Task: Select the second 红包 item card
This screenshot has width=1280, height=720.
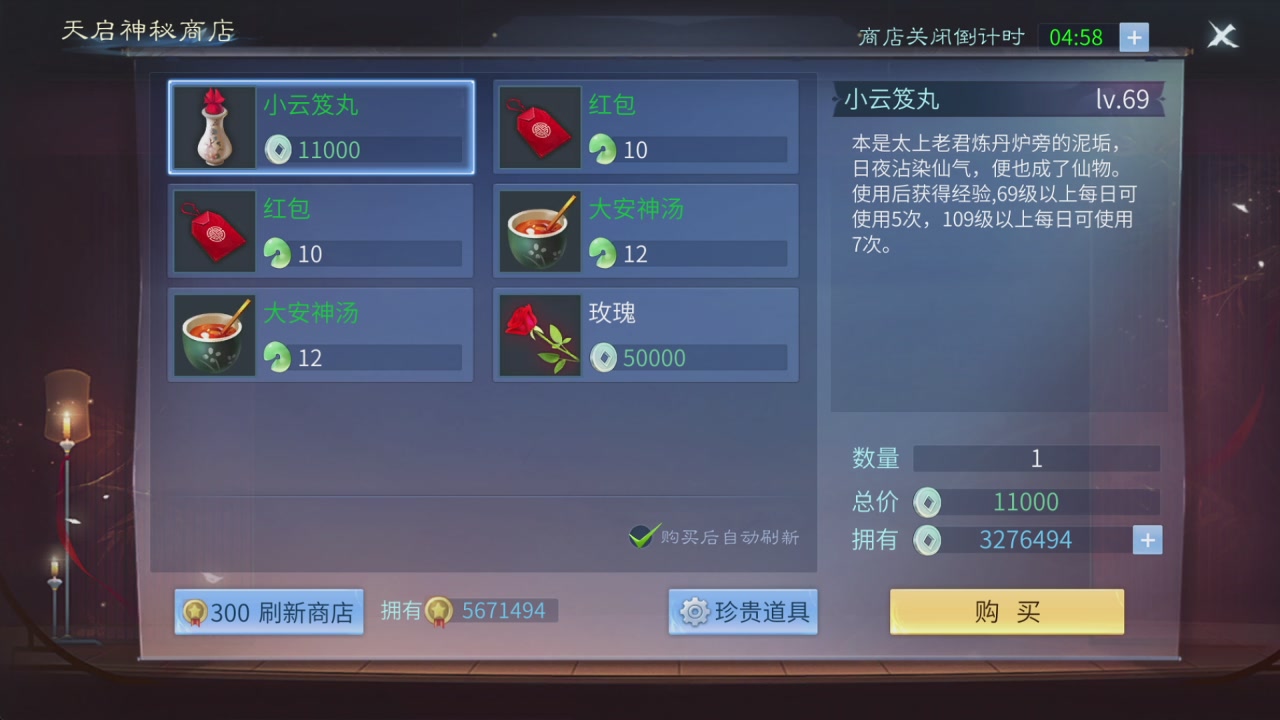Action: point(320,230)
